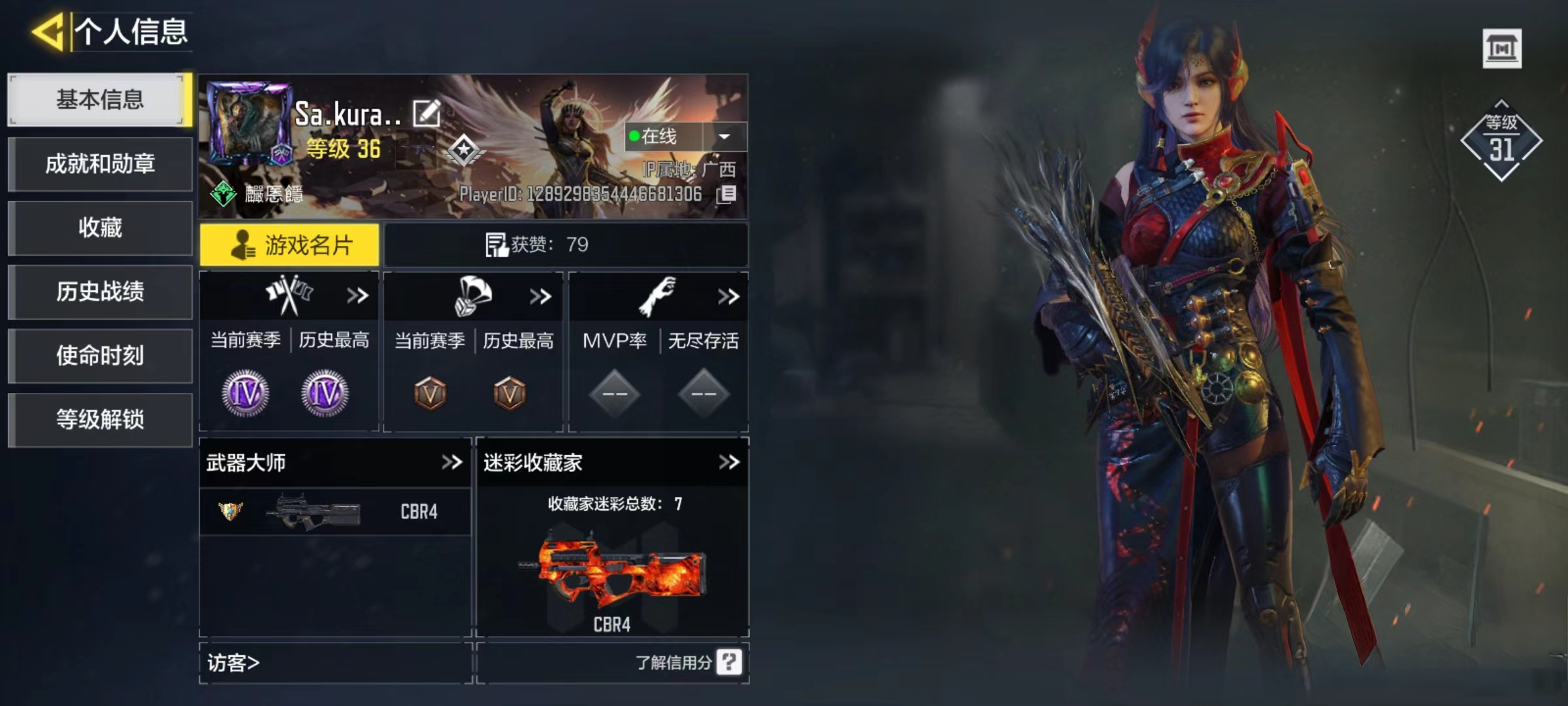
Task: Expand the MVP率 zombie hand panel
Action: pyautogui.click(x=728, y=297)
